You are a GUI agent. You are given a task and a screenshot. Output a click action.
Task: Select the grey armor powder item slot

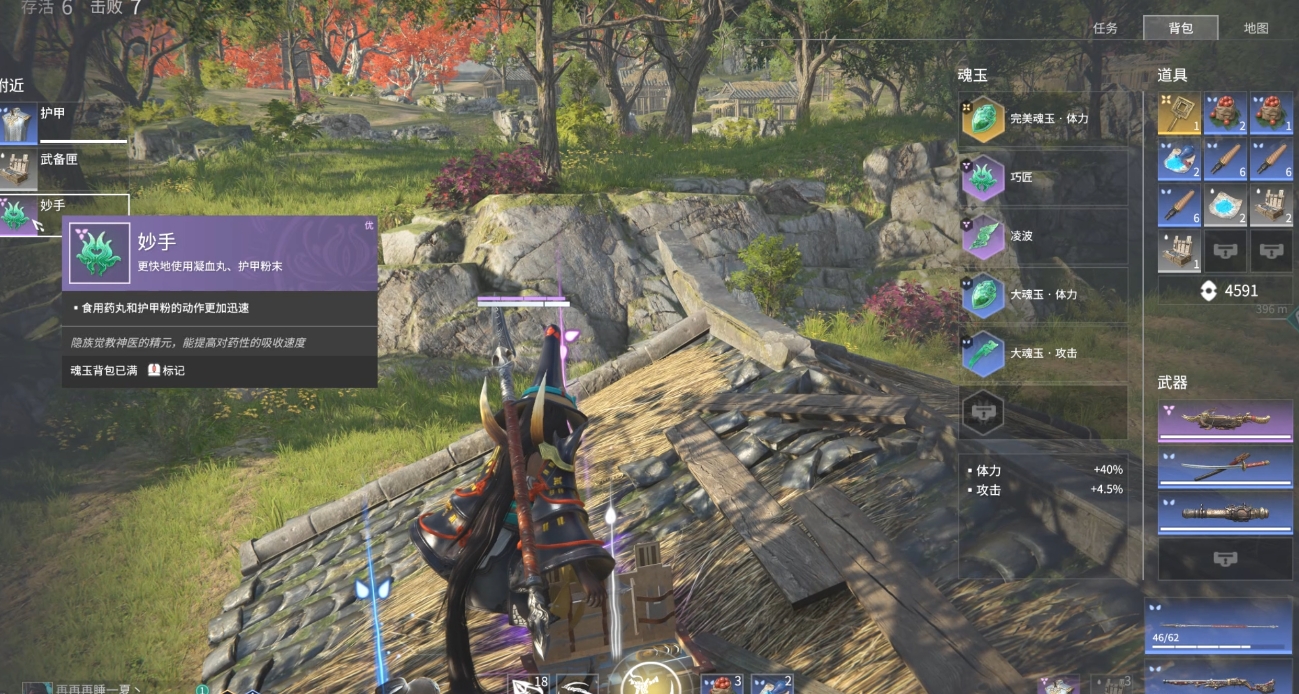coord(1225,206)
